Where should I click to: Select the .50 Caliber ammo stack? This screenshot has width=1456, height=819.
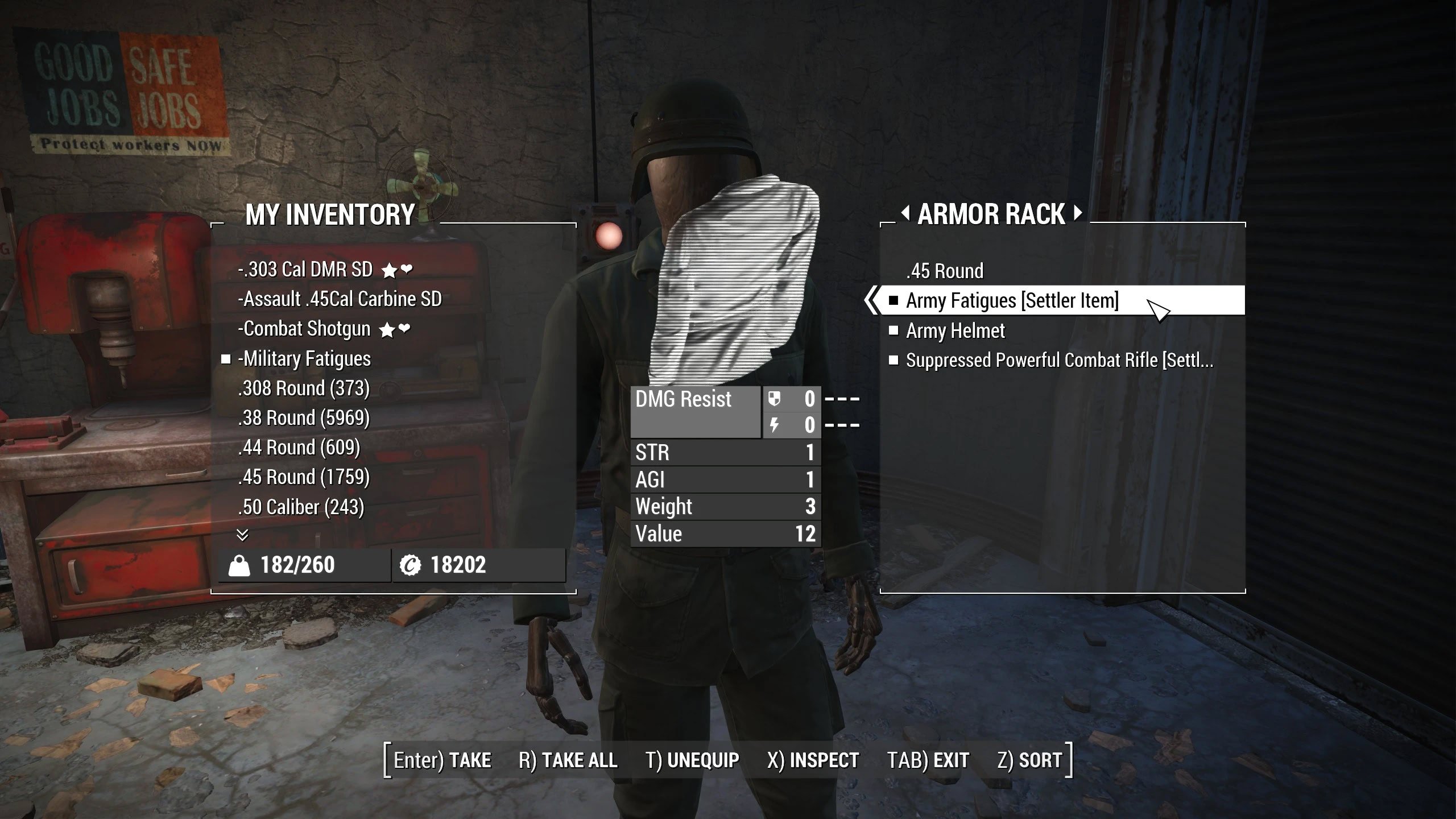[301, 507]
